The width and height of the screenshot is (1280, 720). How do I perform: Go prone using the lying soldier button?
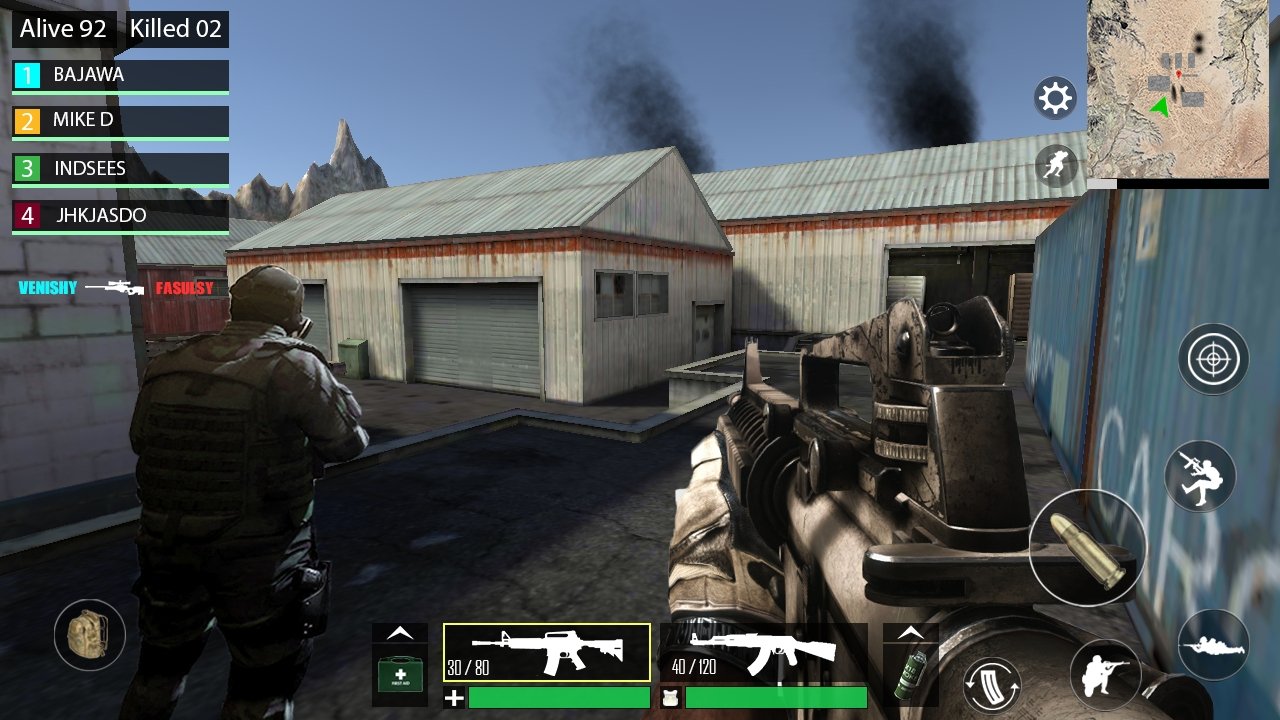(x=1213, y=645)
